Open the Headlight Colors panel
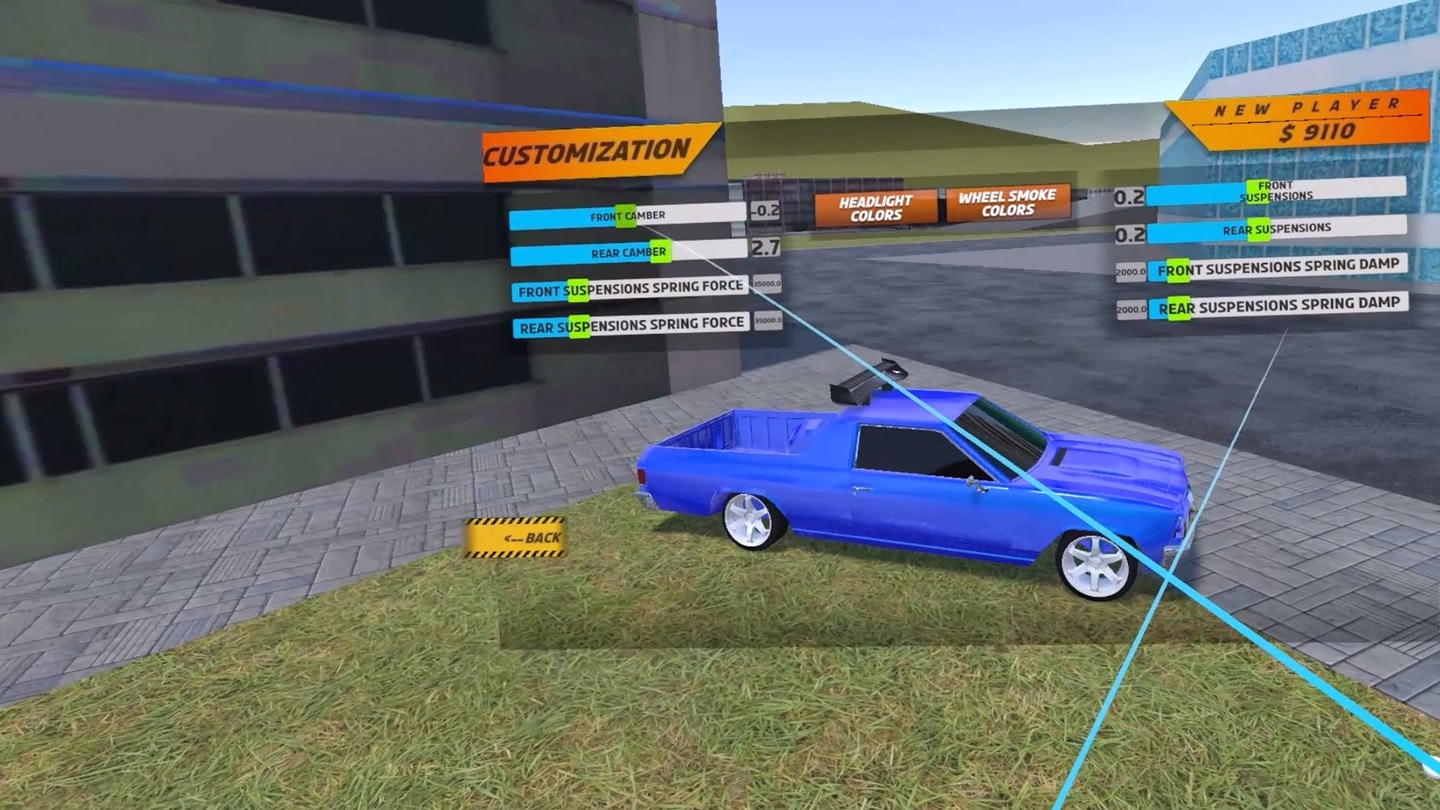Screen dimensions: 1440x810 876,205
